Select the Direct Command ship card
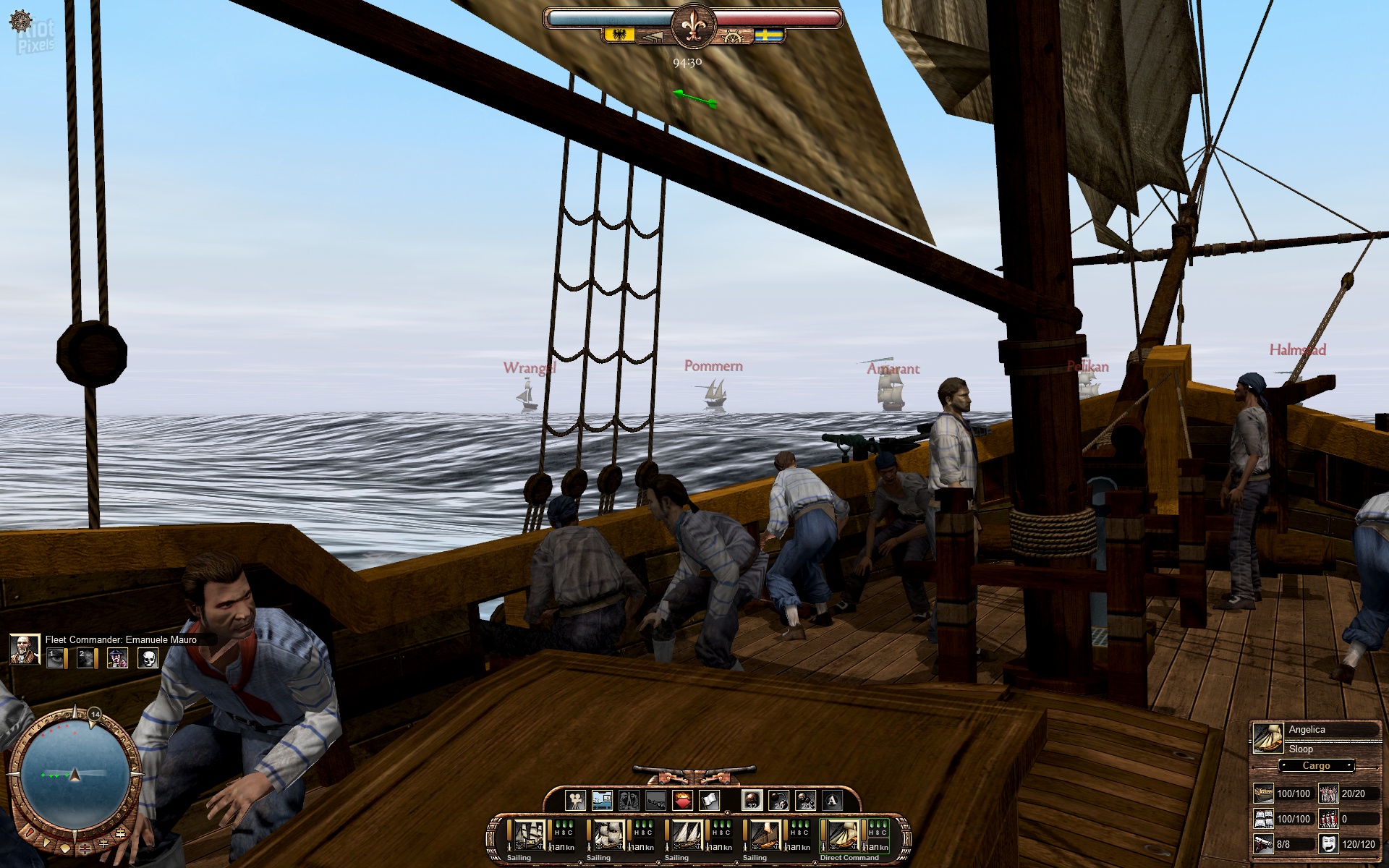 click(843, 835)
